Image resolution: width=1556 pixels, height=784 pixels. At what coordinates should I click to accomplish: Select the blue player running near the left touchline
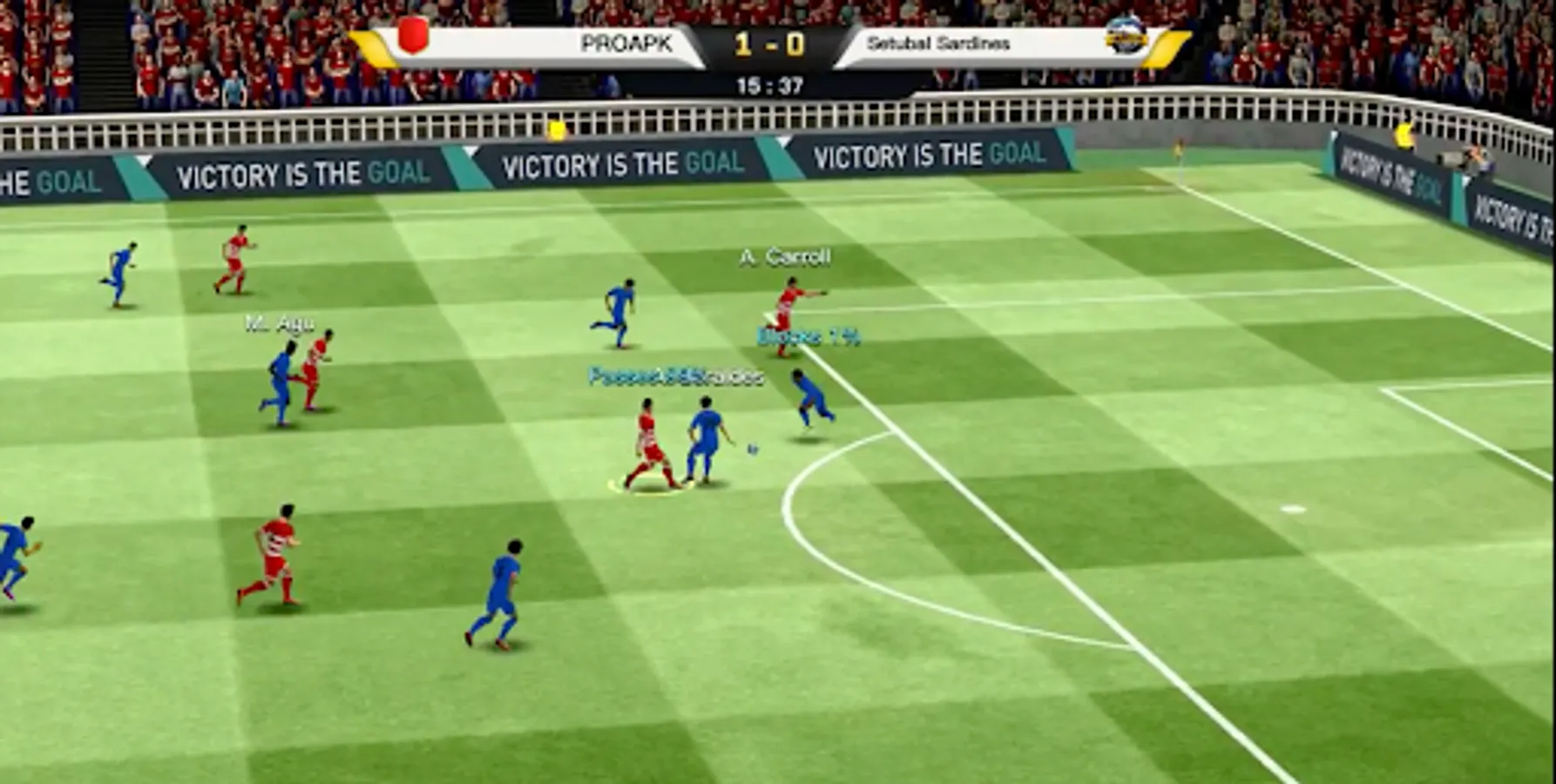[x=120, y=274]
